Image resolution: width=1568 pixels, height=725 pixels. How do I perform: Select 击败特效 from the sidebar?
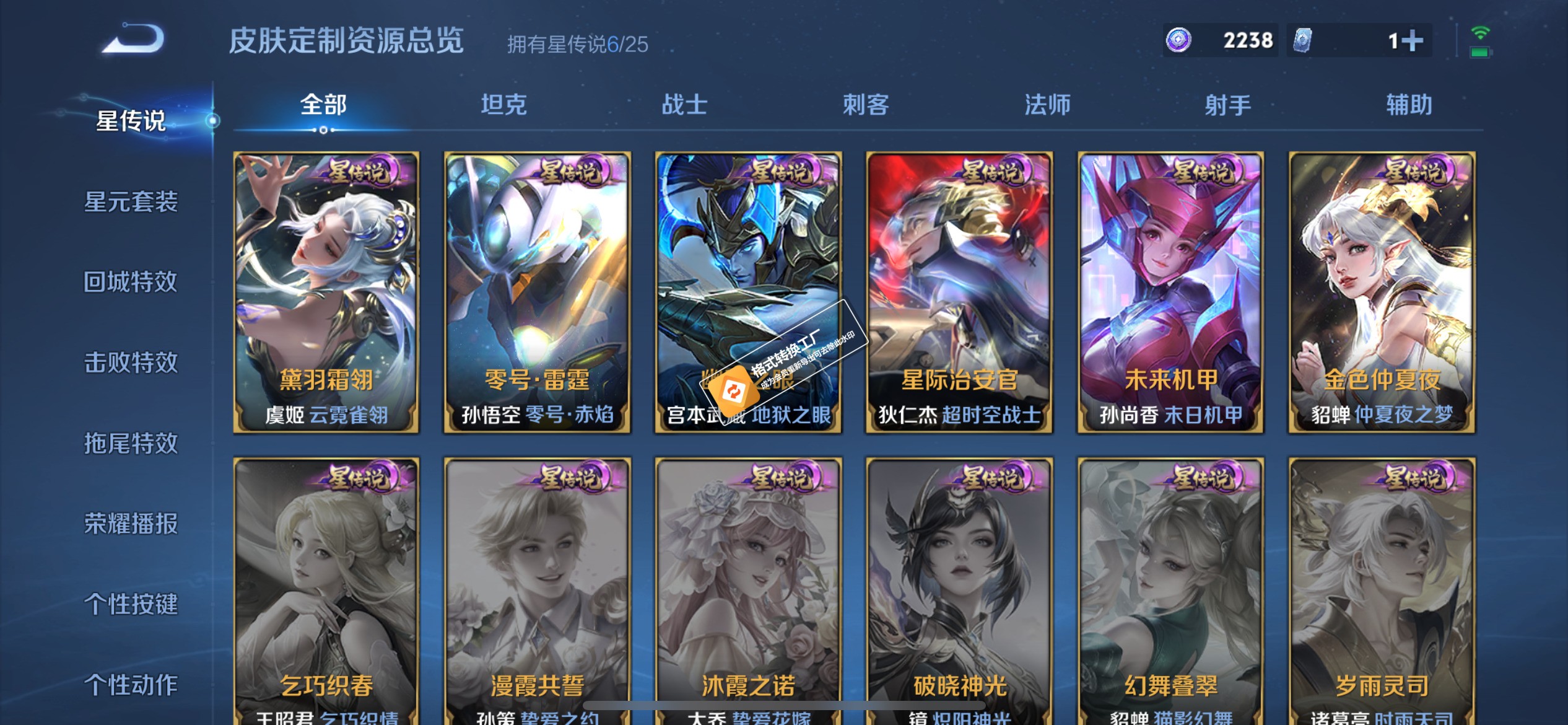(x=132, y=362)
